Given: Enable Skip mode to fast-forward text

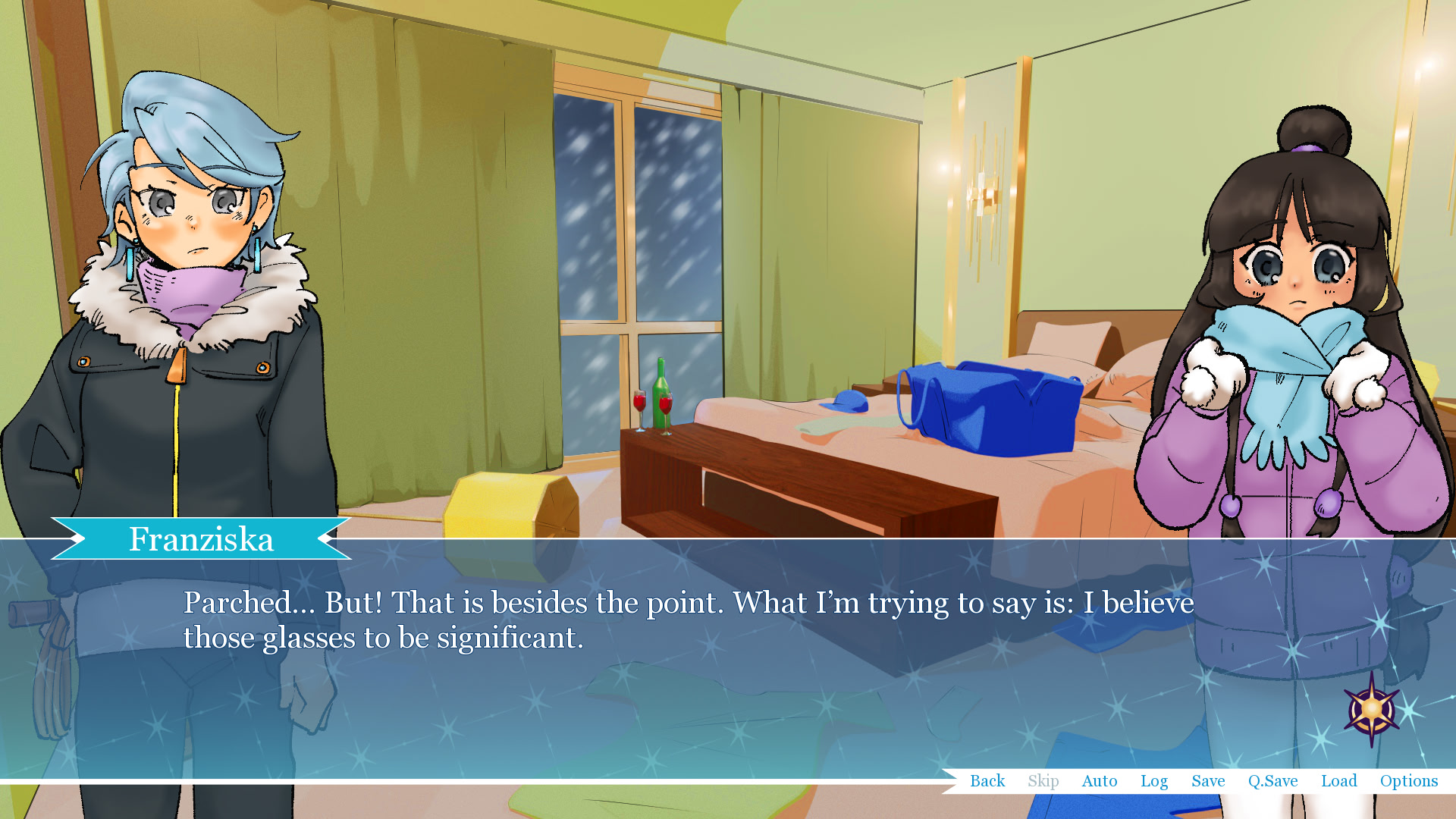Looking at the screenshot, I should [1043, 781].
